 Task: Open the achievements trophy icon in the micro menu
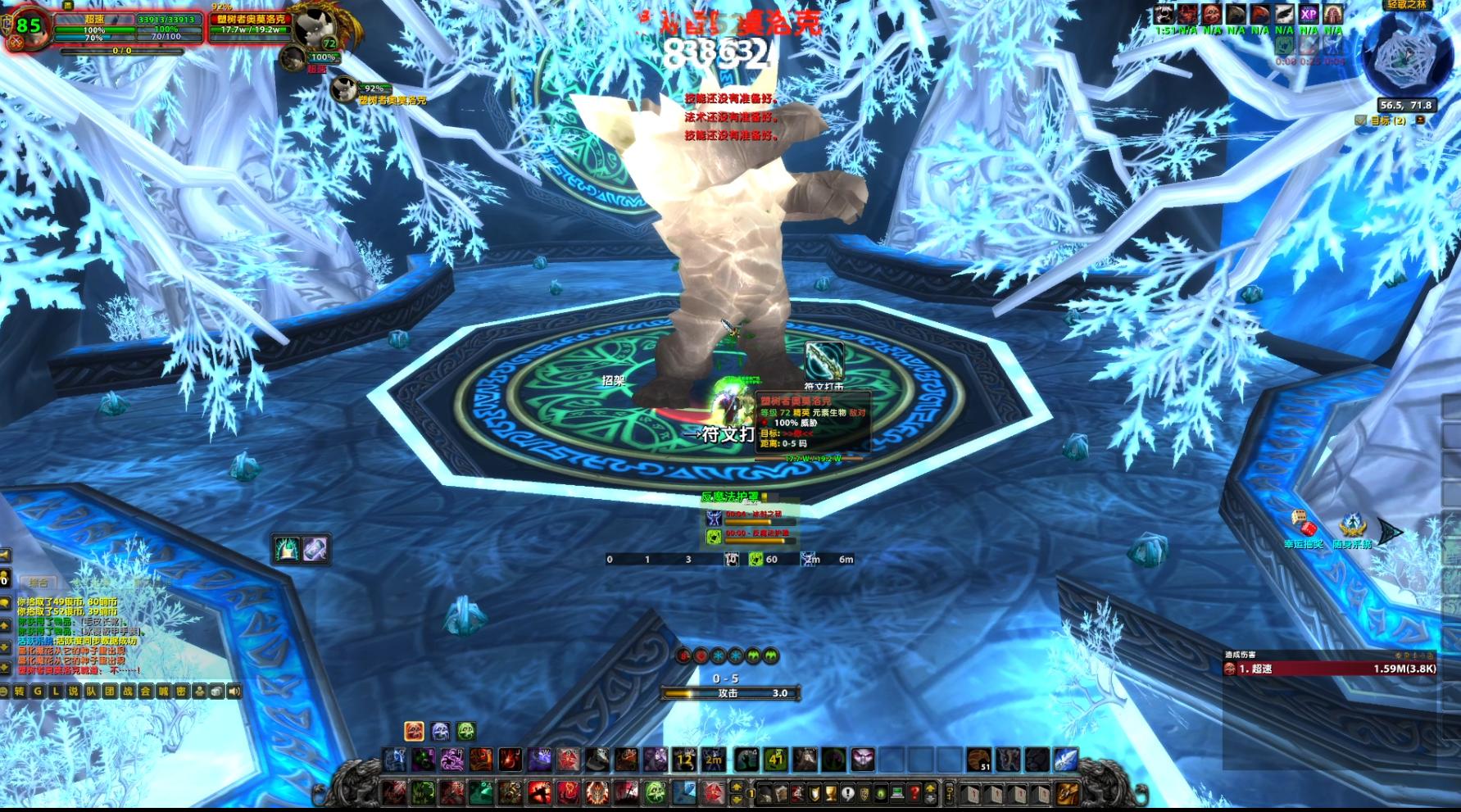(831, 794)
